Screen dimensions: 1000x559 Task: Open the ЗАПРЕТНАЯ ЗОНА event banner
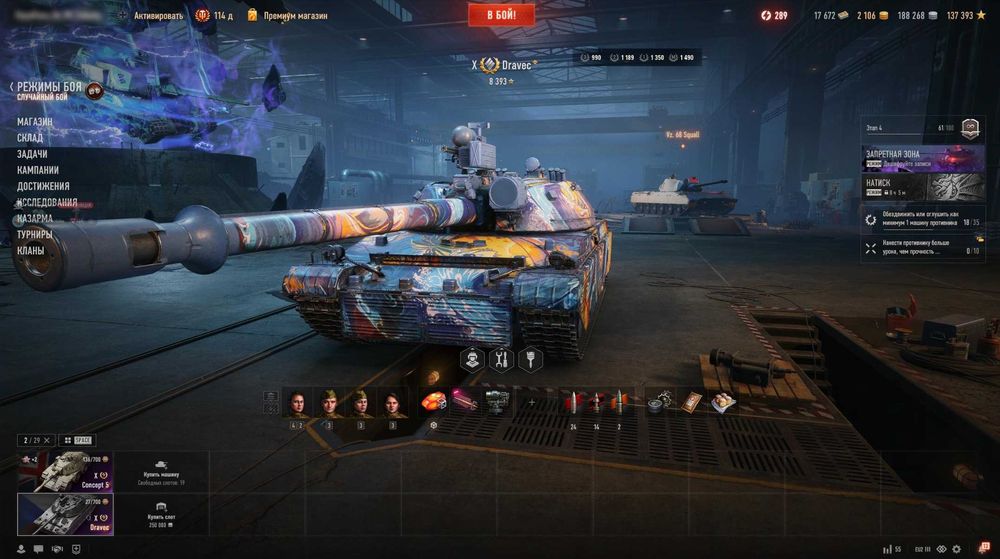pos(922,157)
